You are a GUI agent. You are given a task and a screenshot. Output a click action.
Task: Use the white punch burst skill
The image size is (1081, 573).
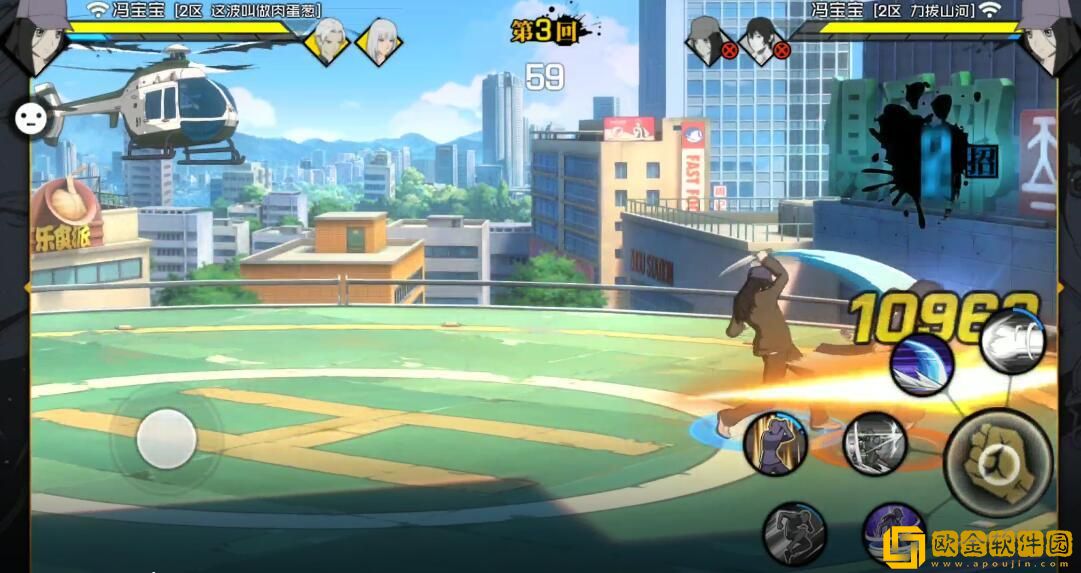coord(1012,343)
